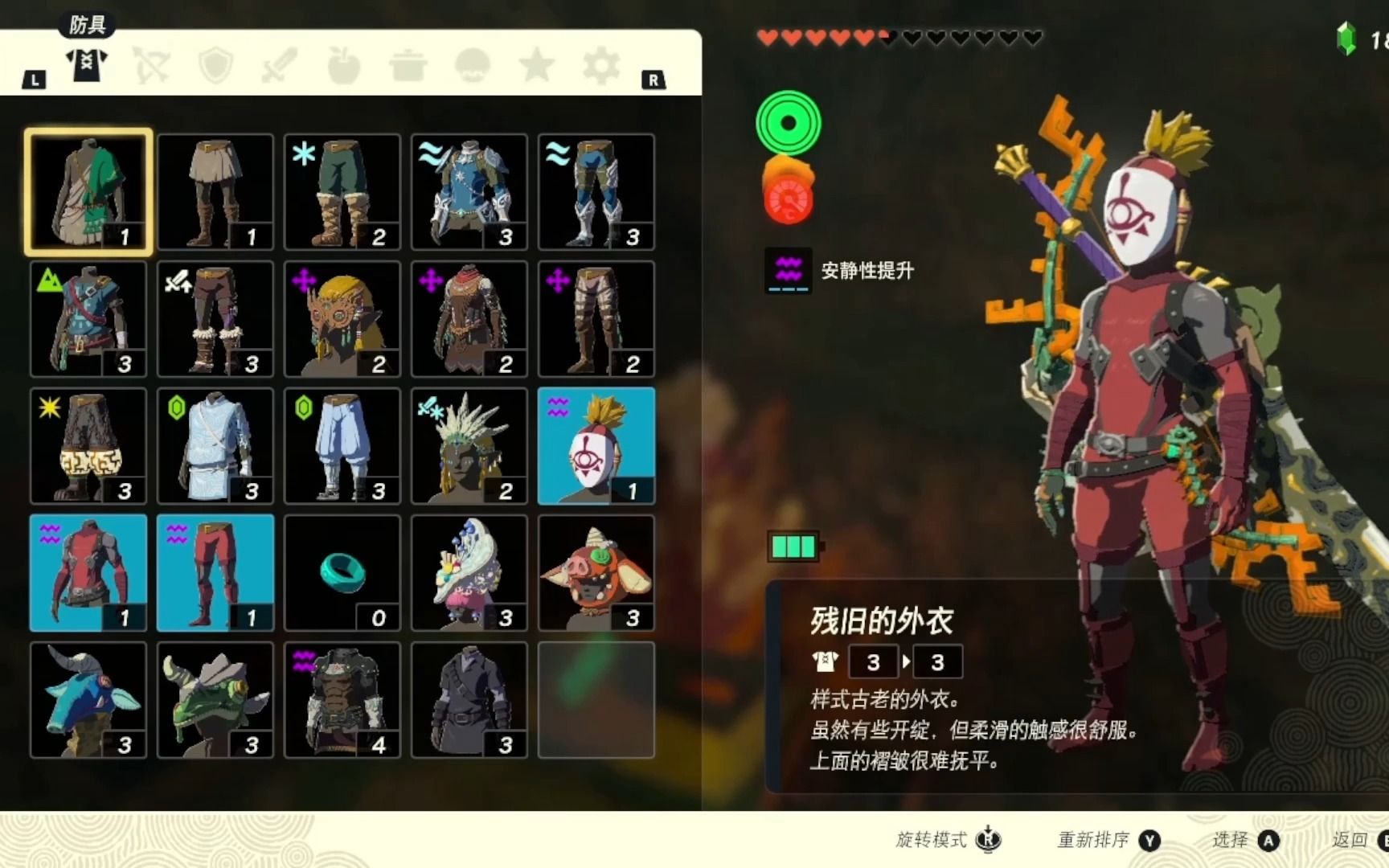
Task: Select the key items star icon
Action: pos(536,65)
